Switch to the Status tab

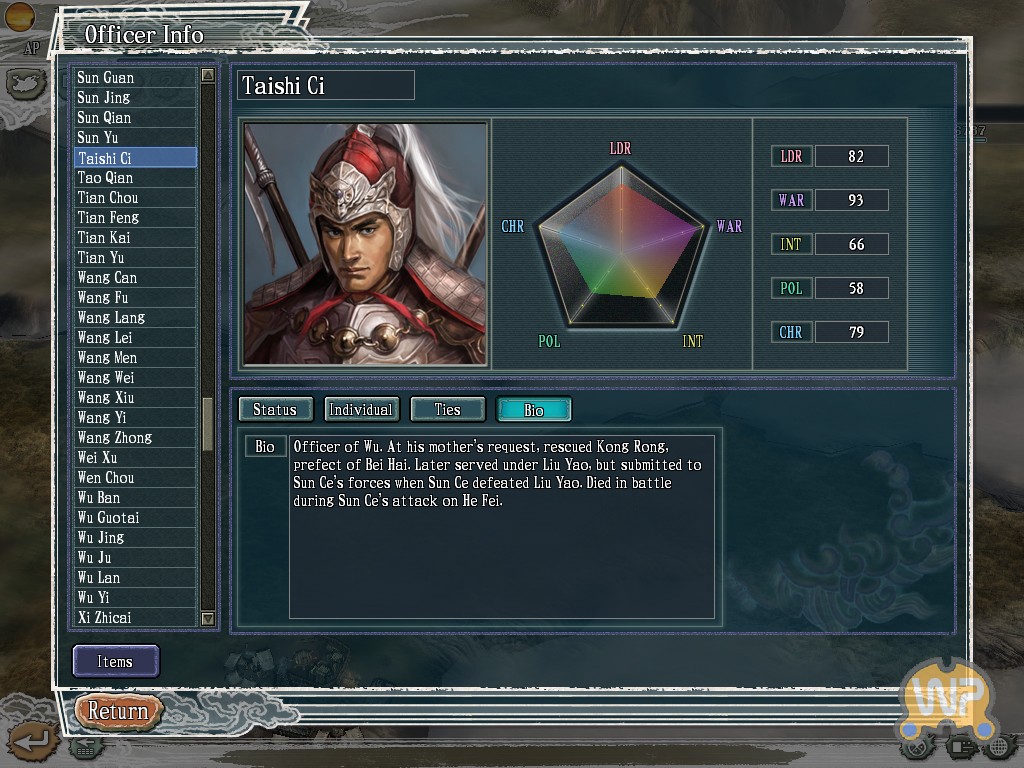pyautogui.click(x=274, y=409)
